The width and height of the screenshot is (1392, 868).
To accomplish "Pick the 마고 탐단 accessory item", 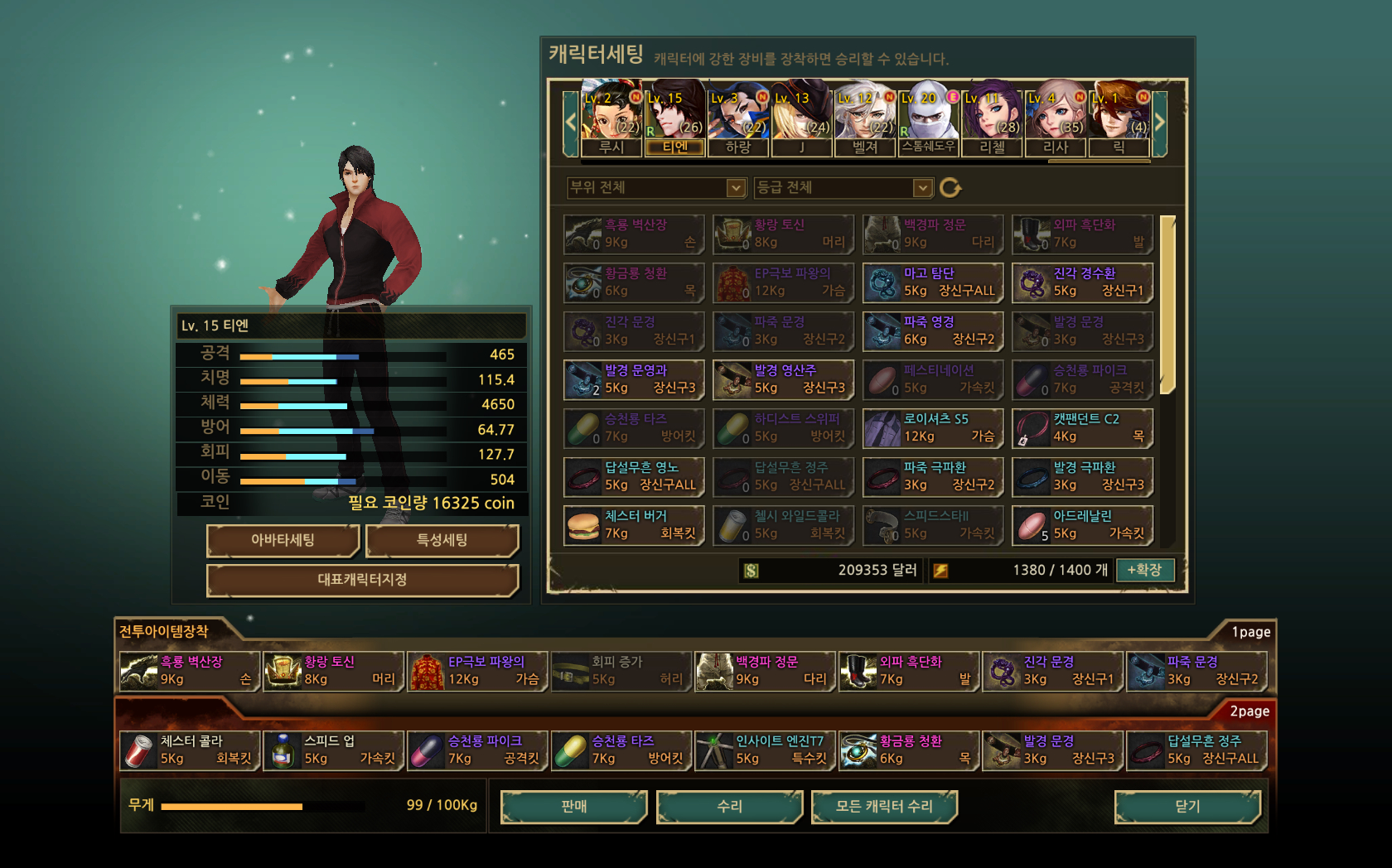I will click(933, 282).
